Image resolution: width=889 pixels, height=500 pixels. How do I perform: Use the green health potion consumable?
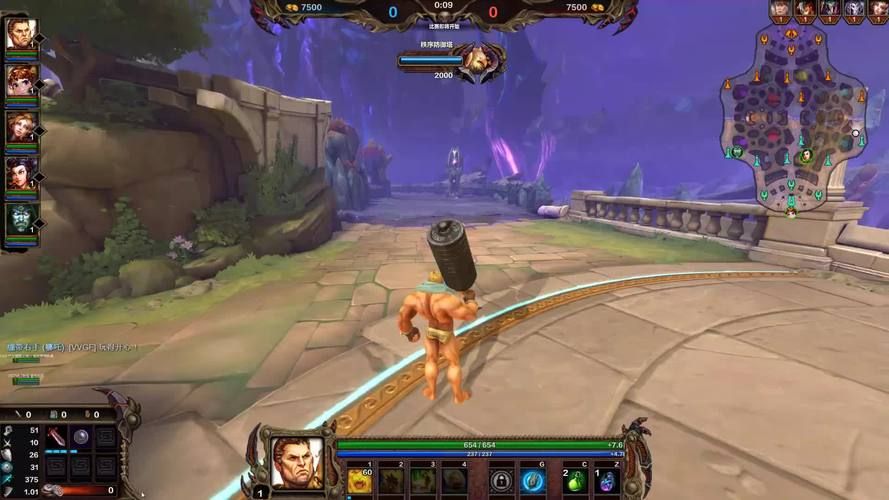coord(575,481)
